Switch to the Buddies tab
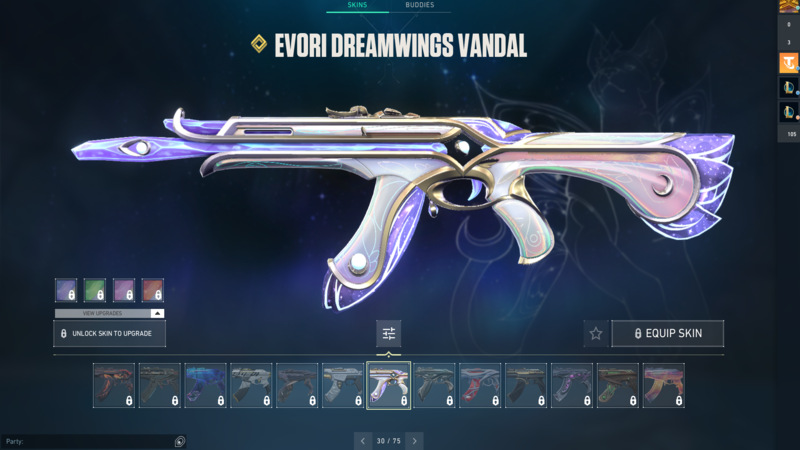Viewport: 800px width, 450px height. tap(419, 5)
